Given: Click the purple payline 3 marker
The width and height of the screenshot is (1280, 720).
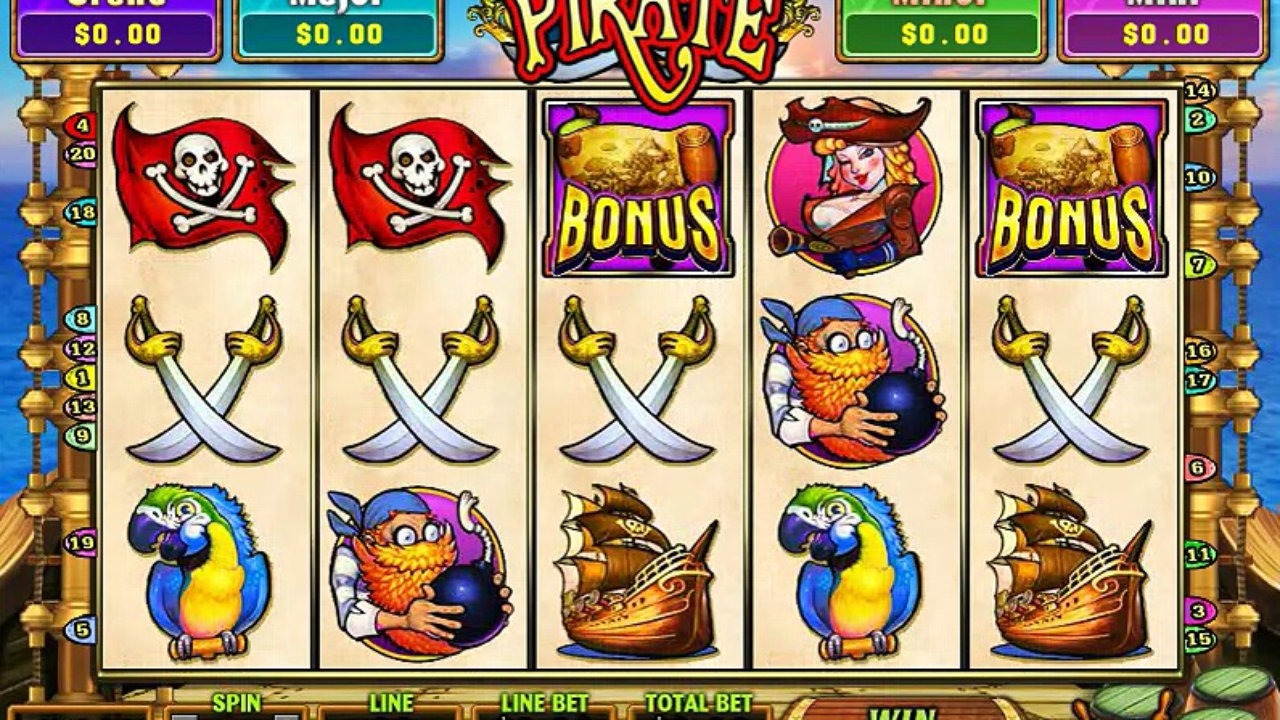Looking at the screenshot, I should [1199, 611].
